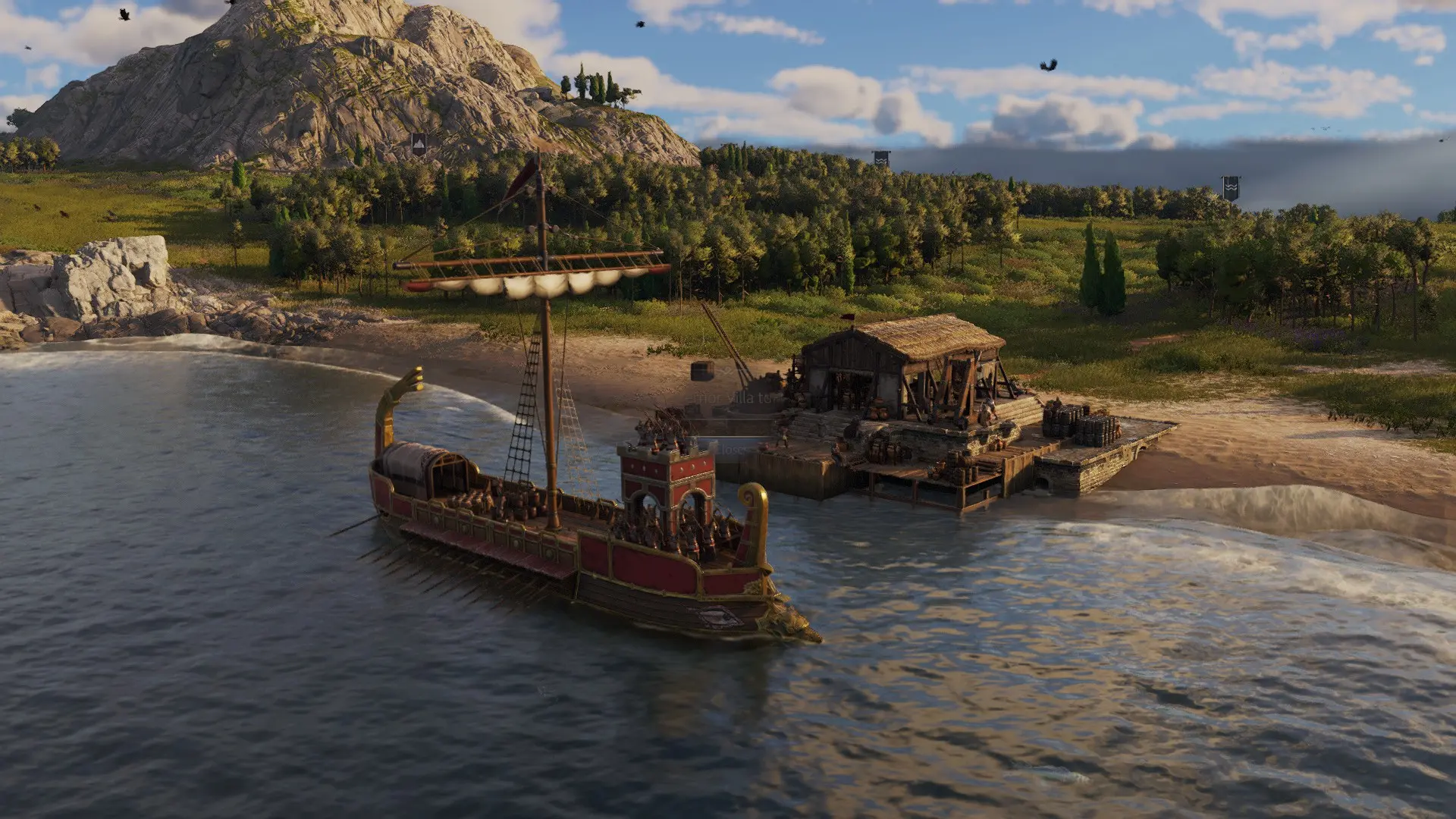Select the mountain banner marker
Image resolution: width=1456 pixels, height=819 pixels.
(x=419, y=144)
